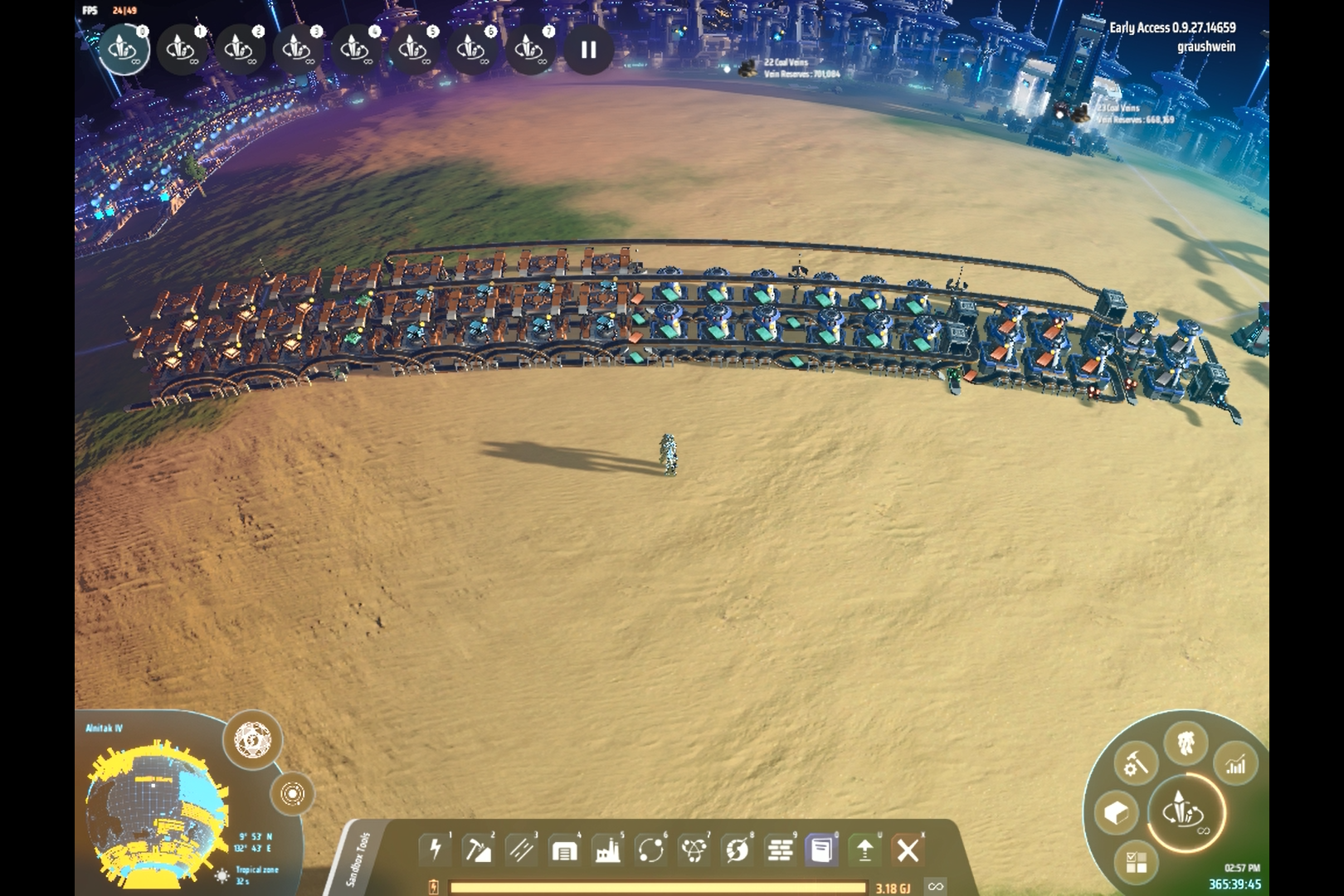The height and width of the screenshot is (896, 1344).
Task: Activate the upgrade arrow tool
Action: 864,850
